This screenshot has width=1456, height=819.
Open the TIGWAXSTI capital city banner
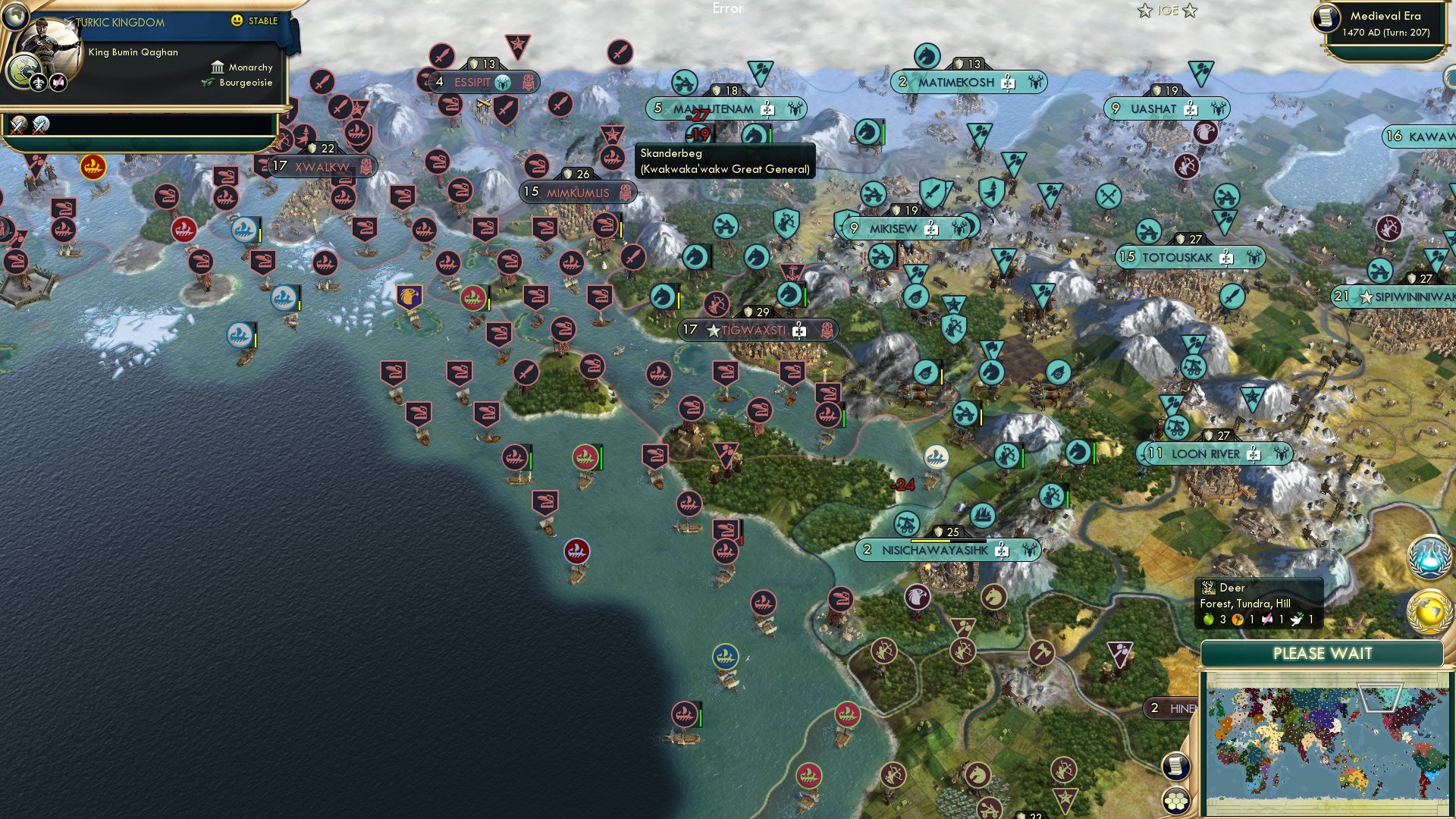pos(755,330)
